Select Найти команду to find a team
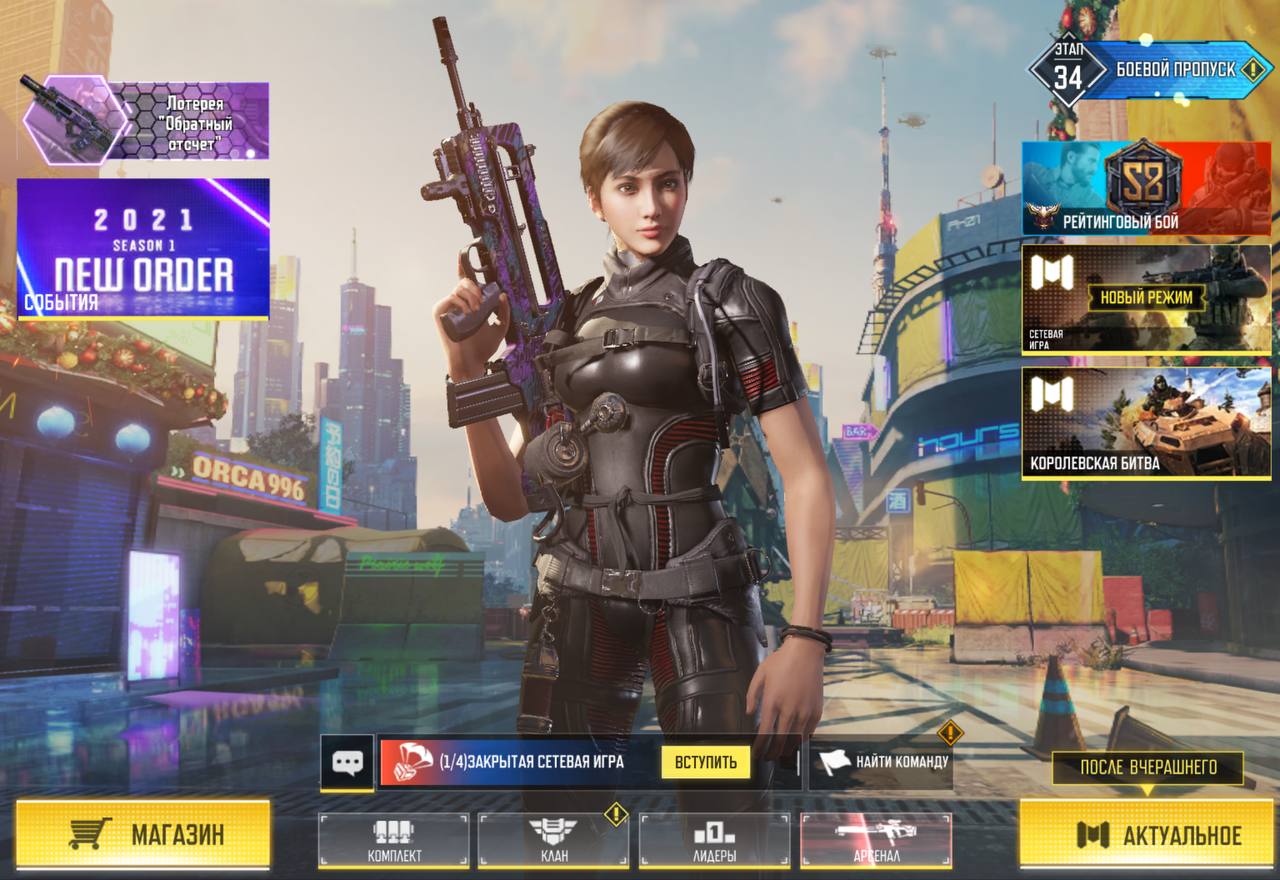The width and height of the screenshot is (1280, 880). [x=880, y=762]
